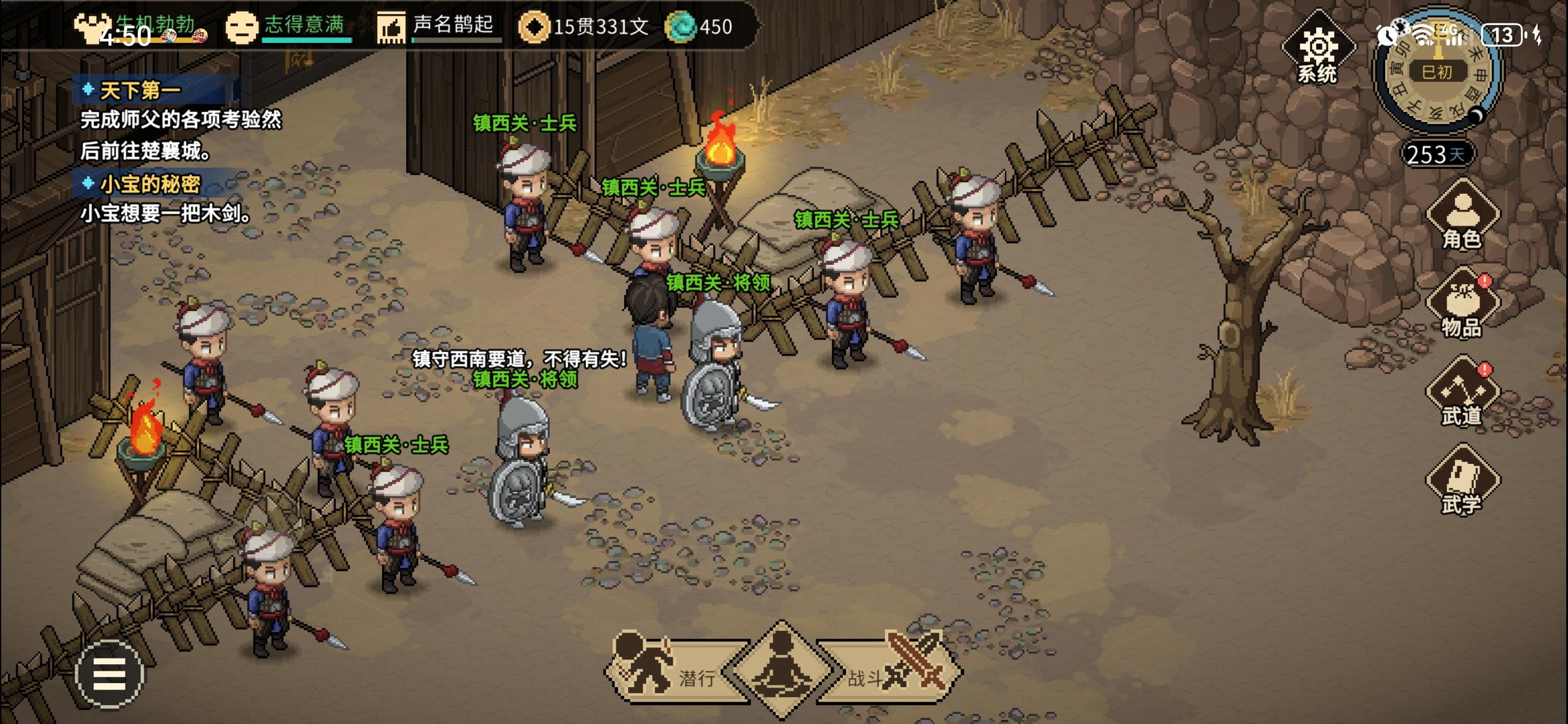Click the copper coin currency icon
The width and height of the screenshot is (1568, 724).
536,27
